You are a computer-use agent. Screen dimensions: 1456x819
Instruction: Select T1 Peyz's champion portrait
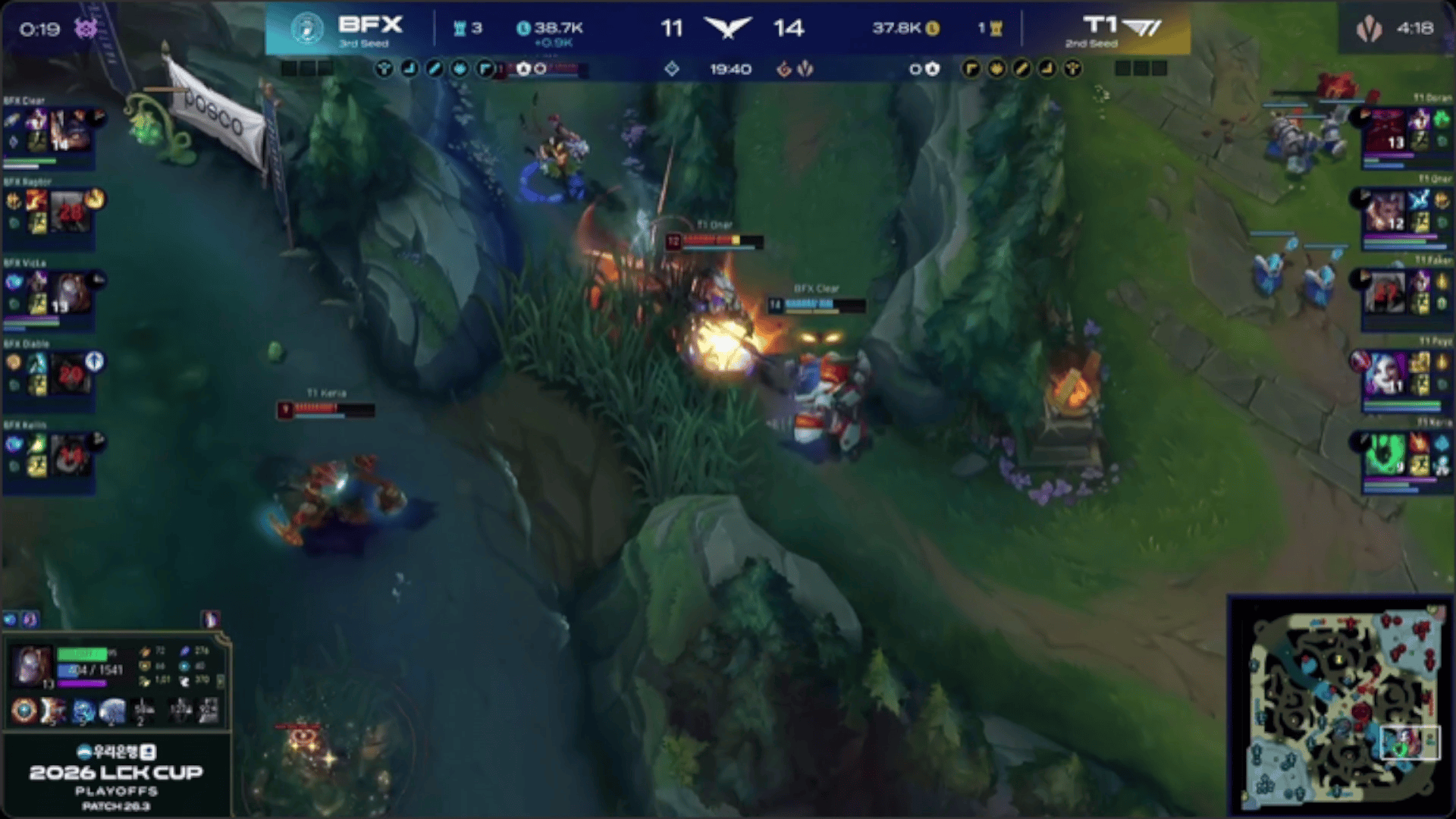tap(1385, 374)
